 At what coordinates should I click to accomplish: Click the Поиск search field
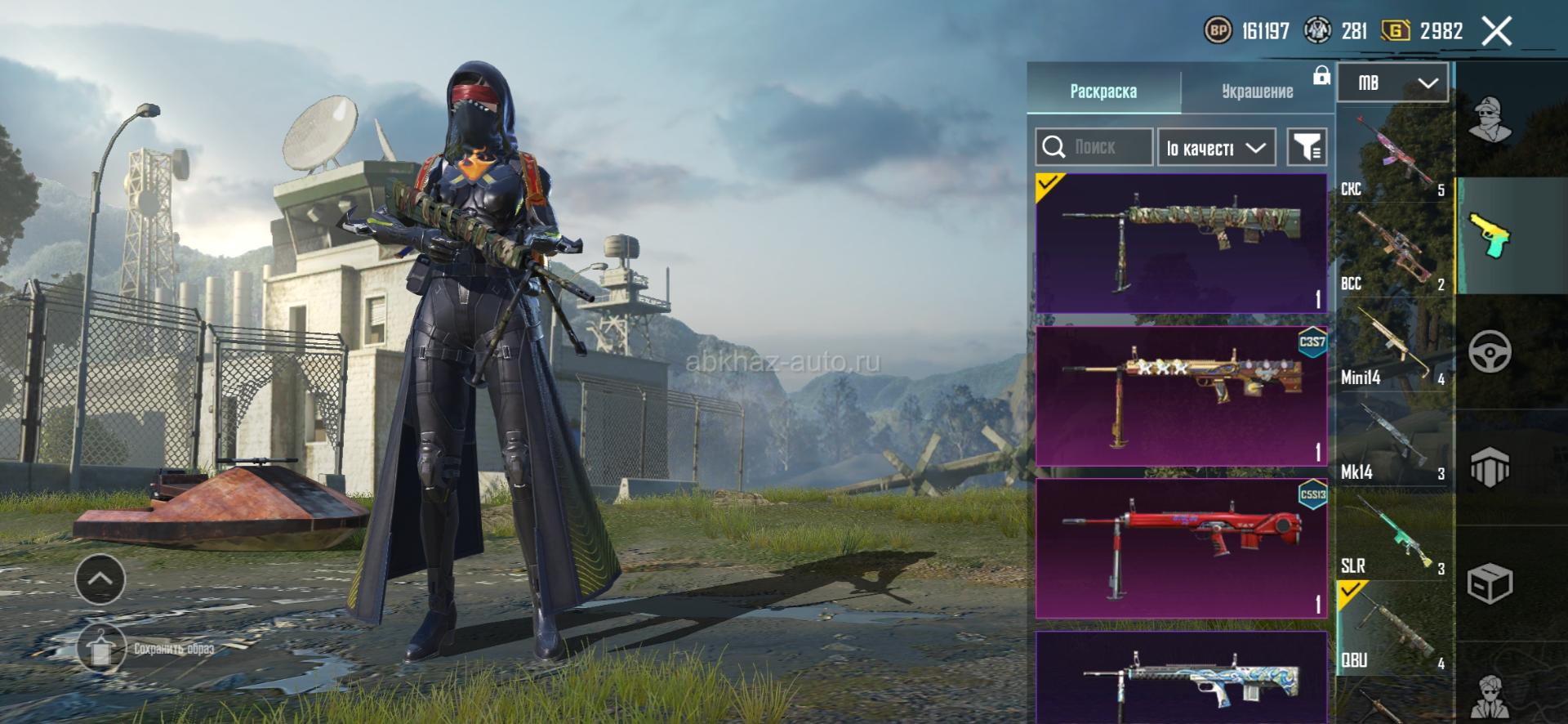click(x=1094, y=147)
